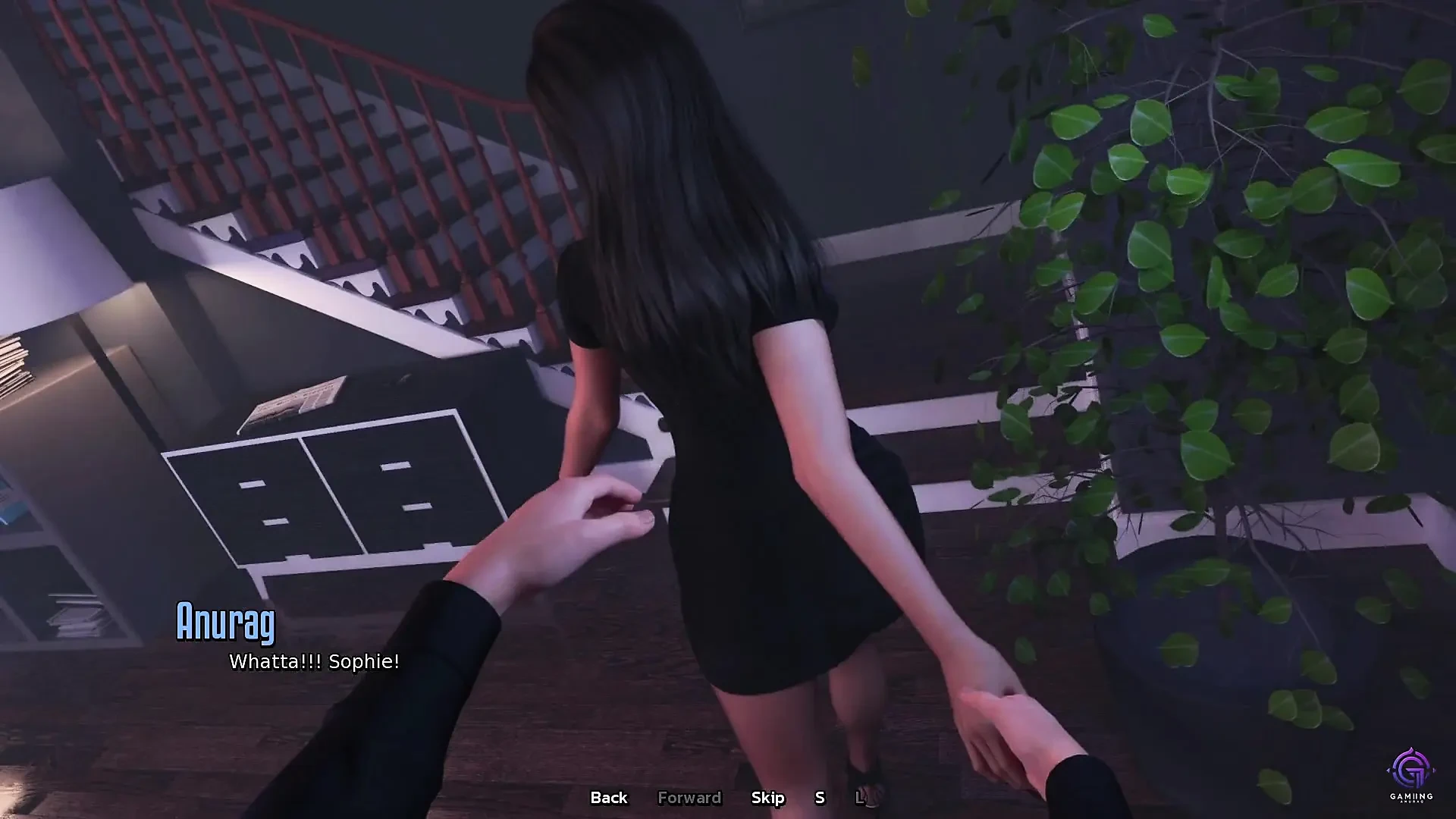This screenshot has height=819, width=1456.
Task: Click Skip in the bottom quick menu bar
Action: (x=768, y=798)
